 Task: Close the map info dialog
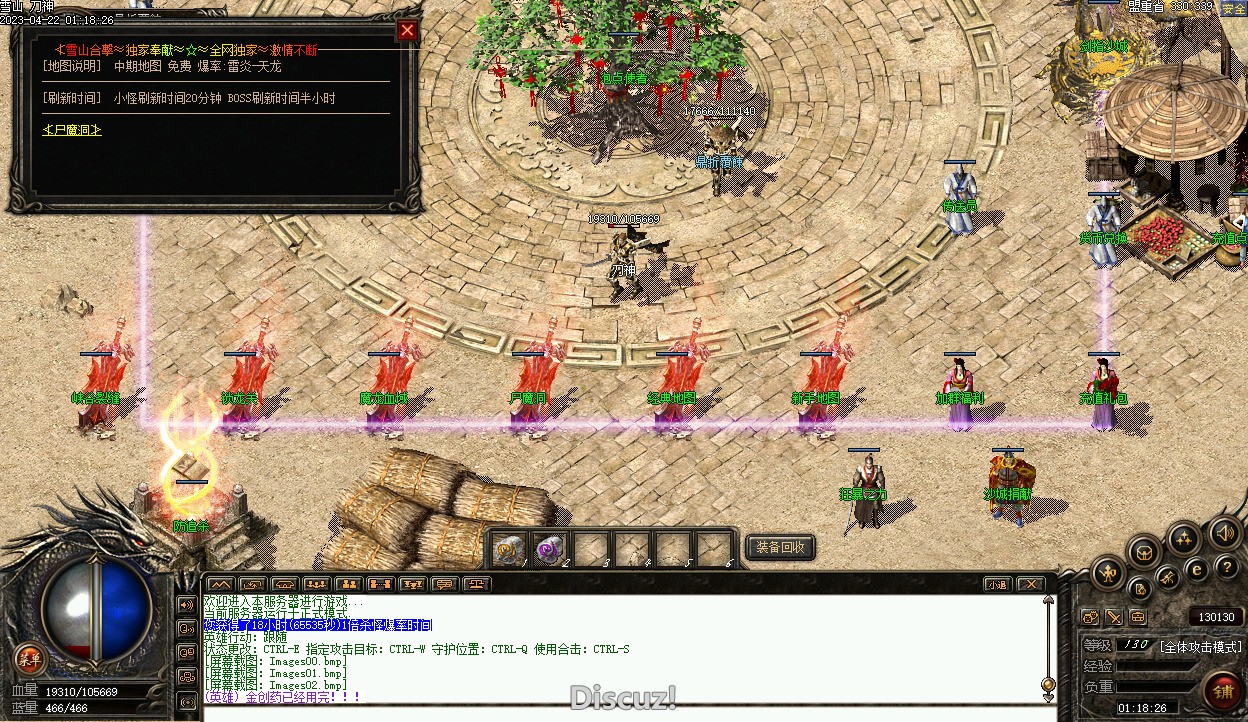click(407, 30)
